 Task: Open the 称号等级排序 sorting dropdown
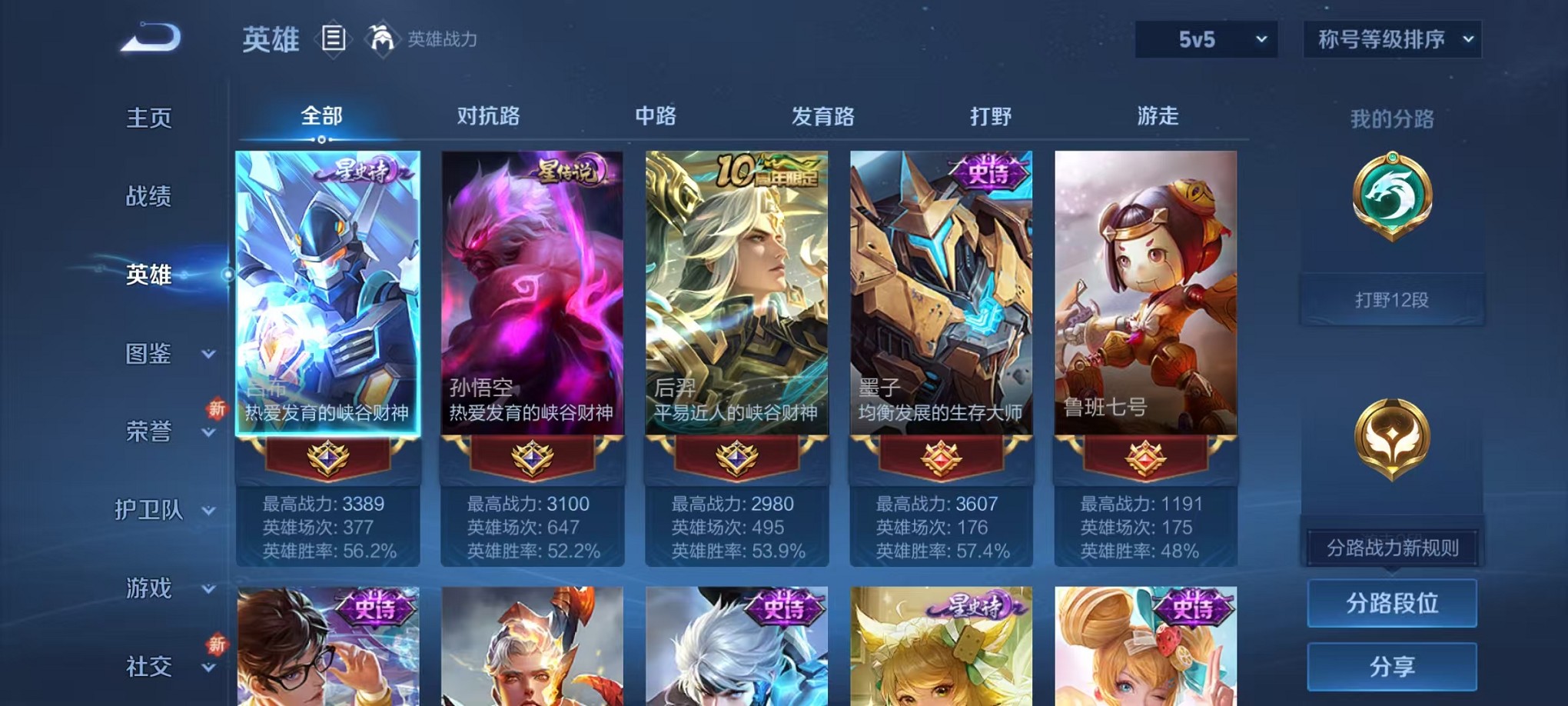click(1393, 37)
